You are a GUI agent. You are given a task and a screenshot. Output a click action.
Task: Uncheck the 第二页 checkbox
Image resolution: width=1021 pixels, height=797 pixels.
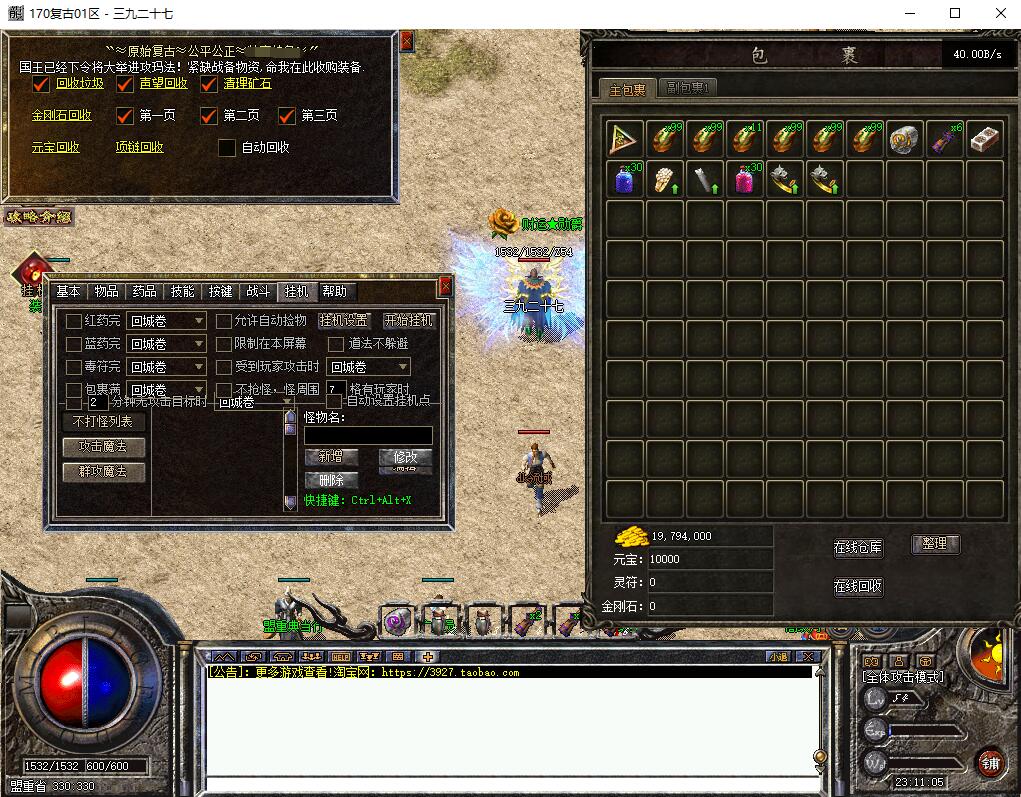209,115
